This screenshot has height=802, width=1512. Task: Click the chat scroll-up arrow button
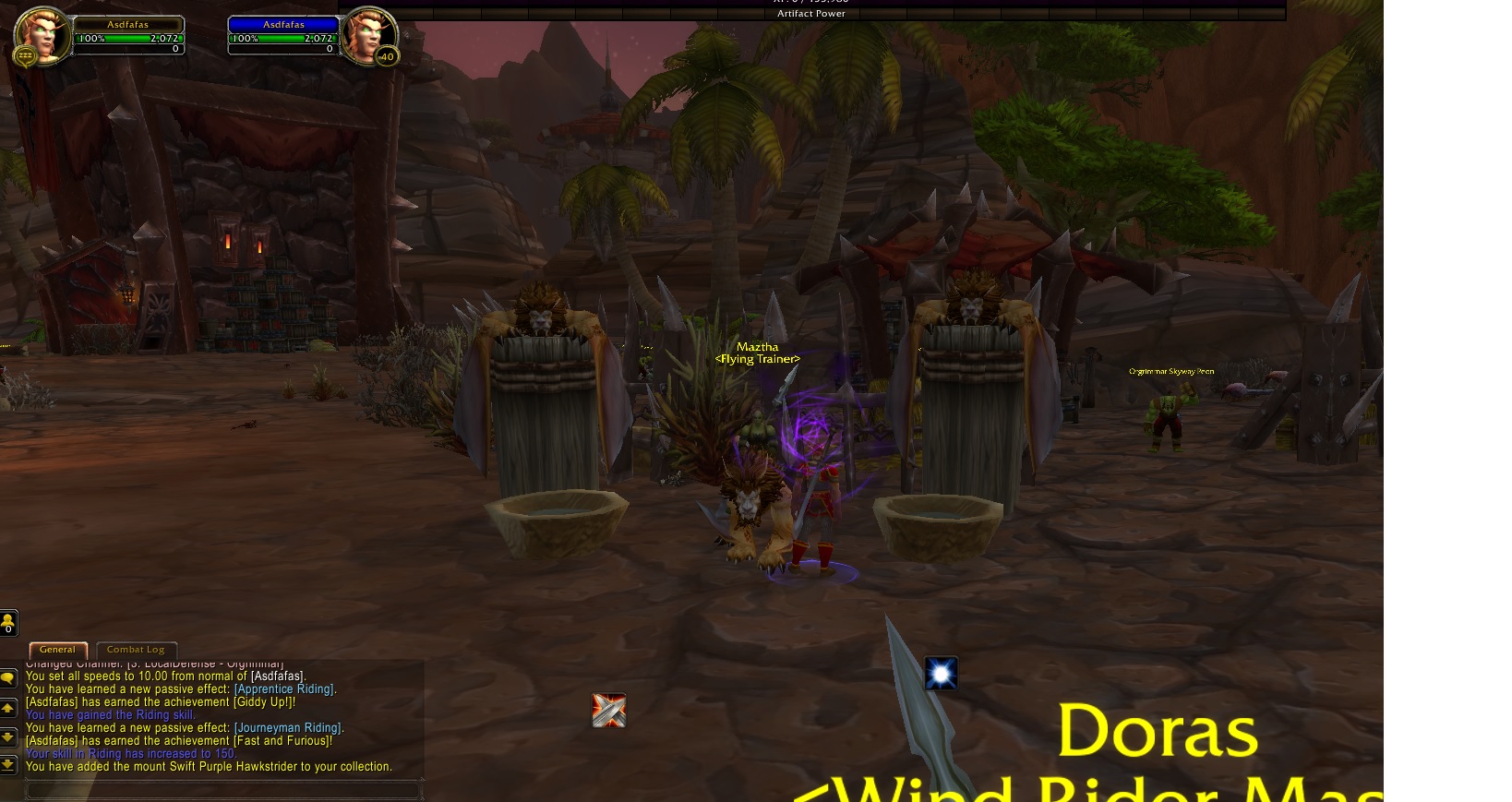coord(8,709)
